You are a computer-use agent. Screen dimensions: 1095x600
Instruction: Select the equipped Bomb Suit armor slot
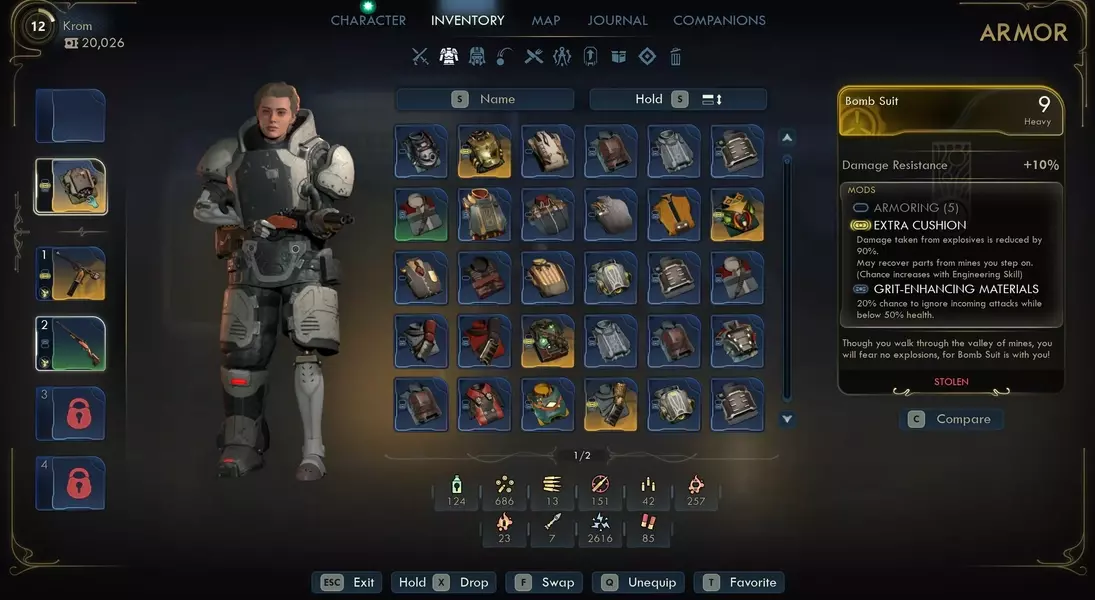pos(71,186)
